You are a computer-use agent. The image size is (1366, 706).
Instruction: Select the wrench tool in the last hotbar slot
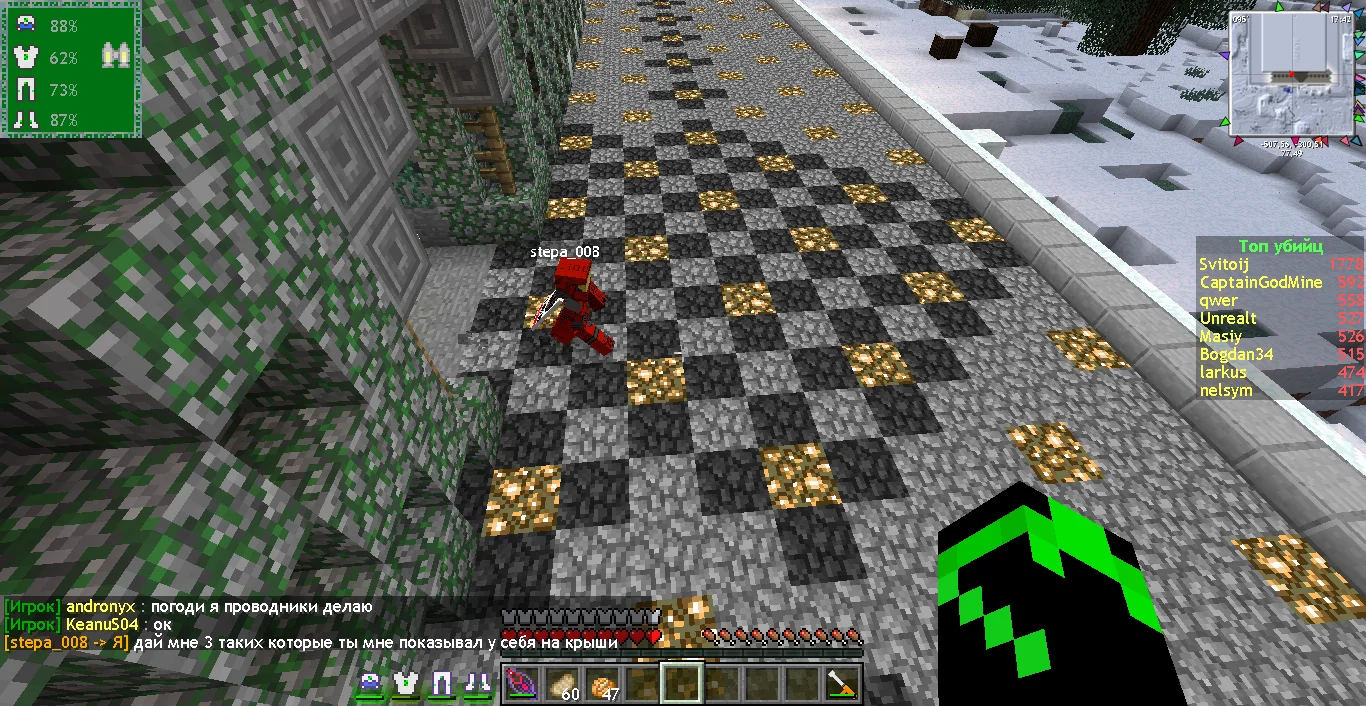click(843, 684)
